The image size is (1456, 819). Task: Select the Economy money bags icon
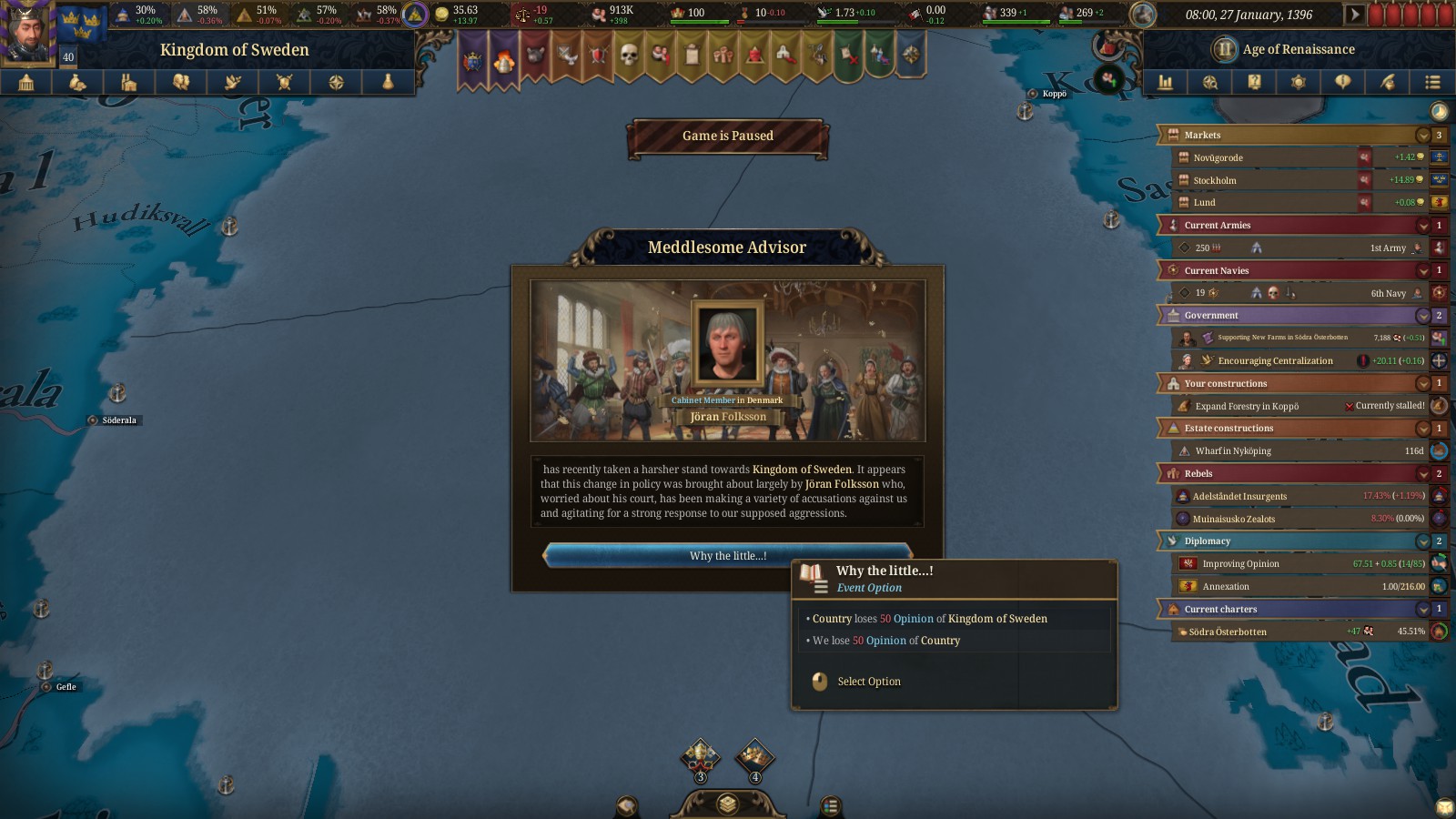coord(77,82)
